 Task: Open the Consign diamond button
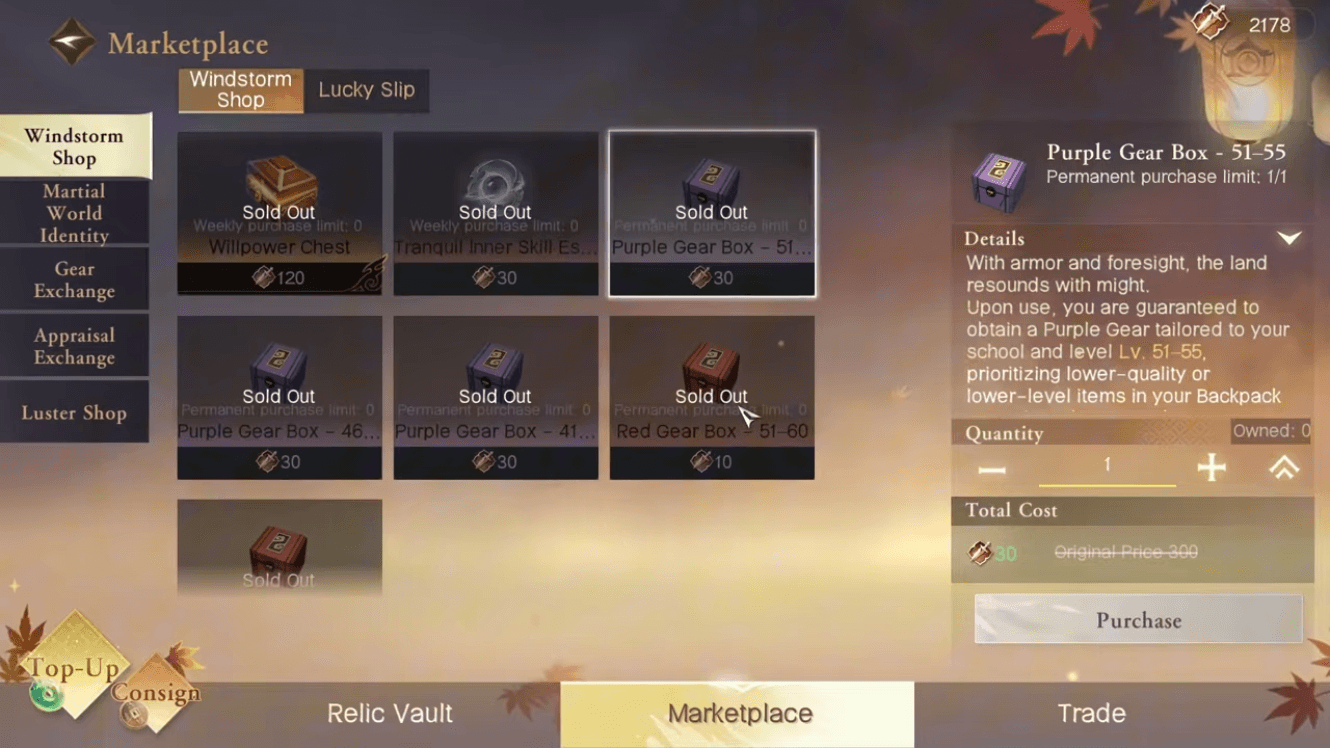(155, 693)
